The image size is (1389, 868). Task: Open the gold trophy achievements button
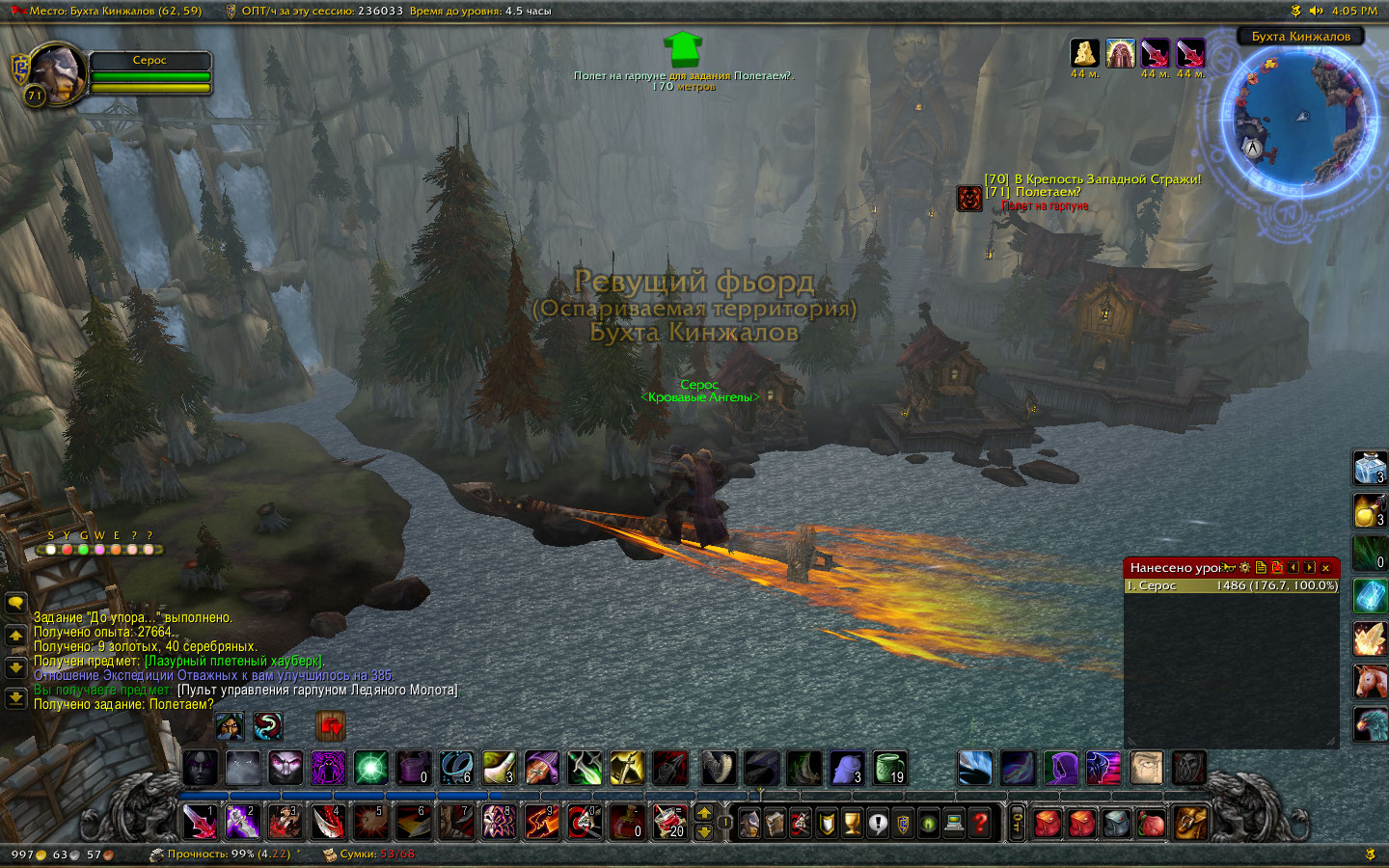tap(852, 823)
